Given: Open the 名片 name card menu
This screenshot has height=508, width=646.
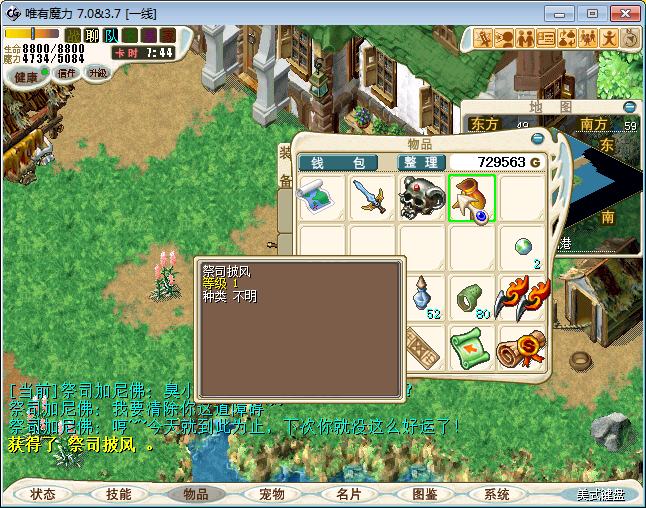Looking at the screenshot, I should coord(348,494).
